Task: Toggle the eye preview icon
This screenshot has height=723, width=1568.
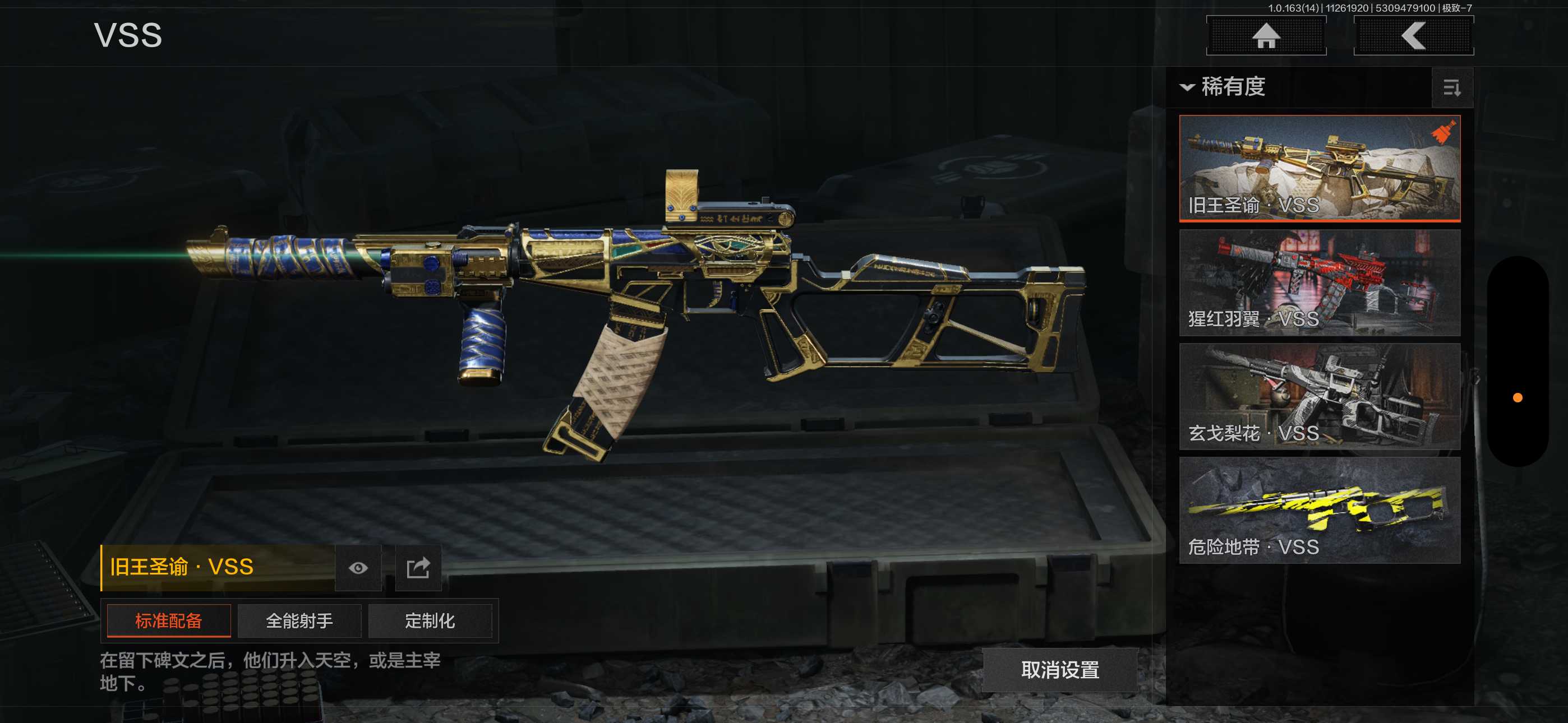Action: (x=358, y=568)
